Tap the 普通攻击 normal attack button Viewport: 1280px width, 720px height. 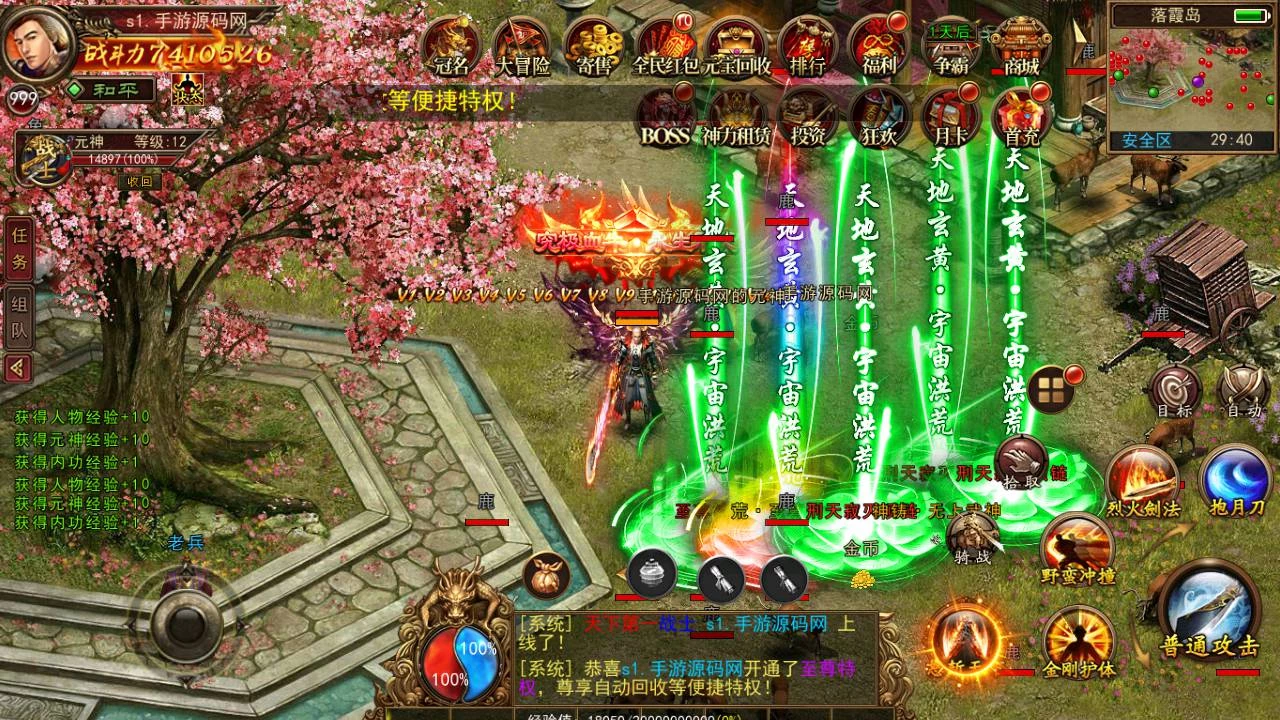pyautogui.click(x=1209, y=610)
